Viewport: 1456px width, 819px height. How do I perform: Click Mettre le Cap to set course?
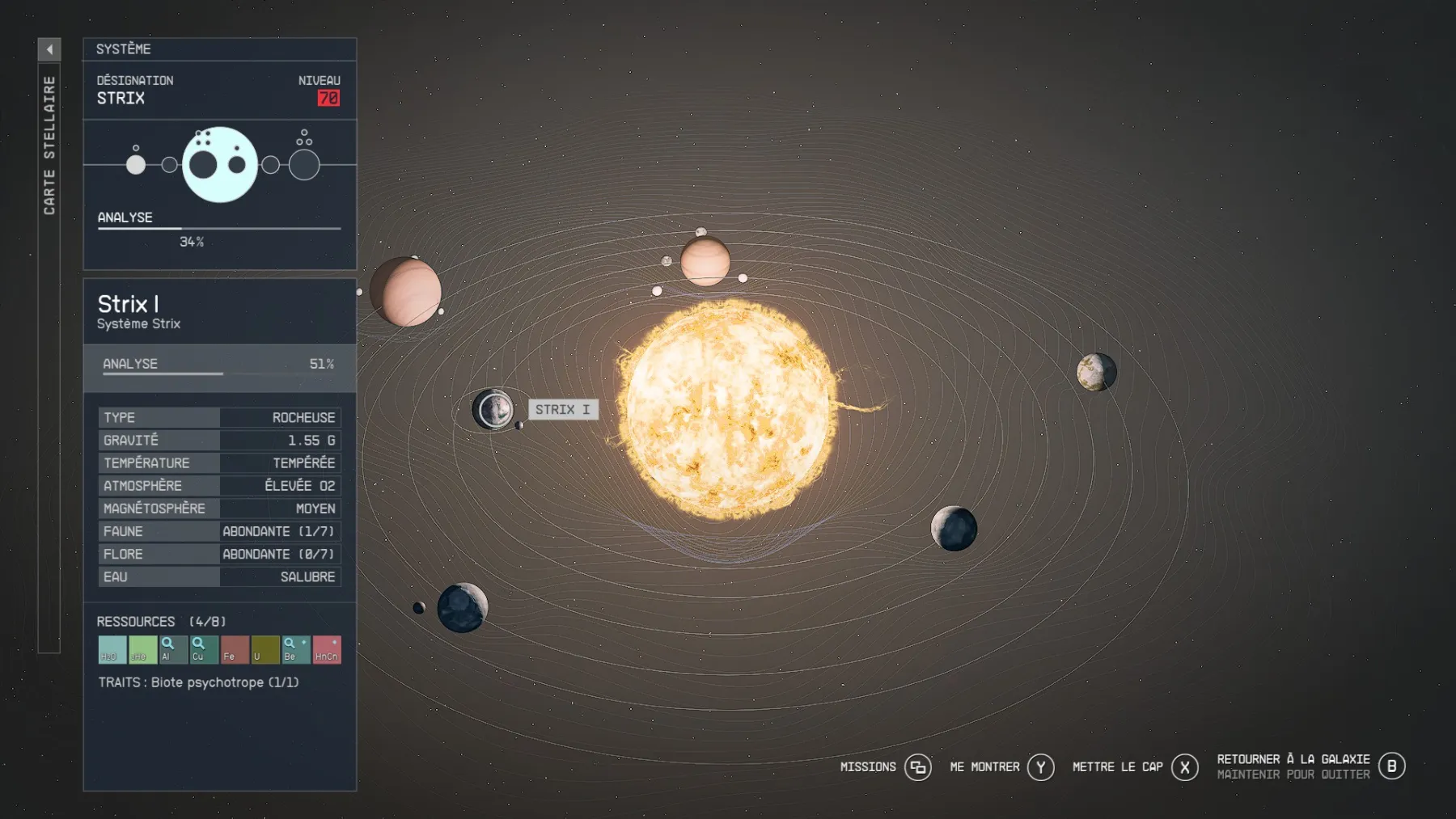click(1116, 766)
